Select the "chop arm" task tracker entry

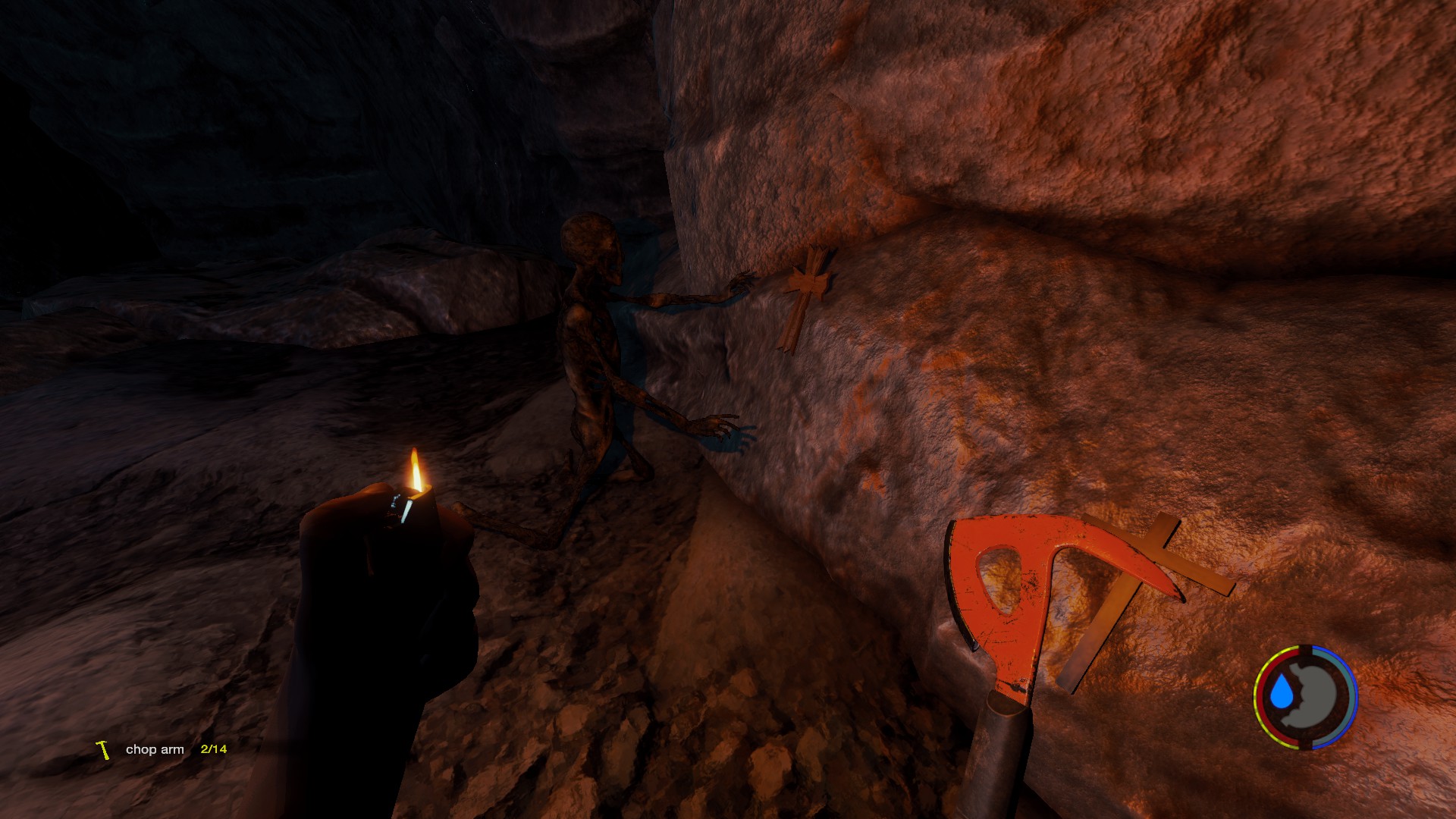pyautogui.click(x=155, y=749)
